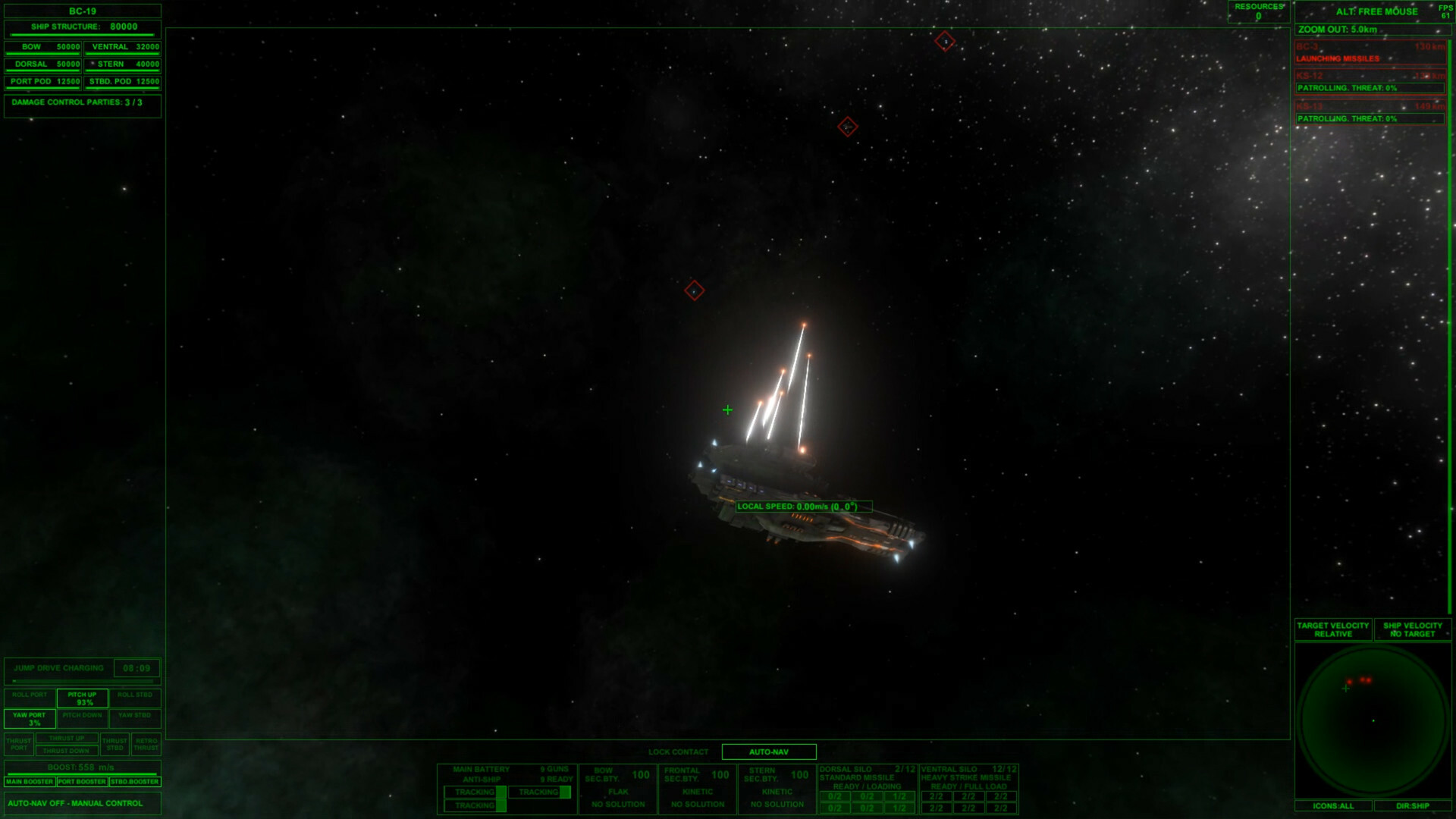The image size is (1456, 819).
Task: Switch to the SHIP VELOCITY readout tab
Action: tap(1412, 629)
